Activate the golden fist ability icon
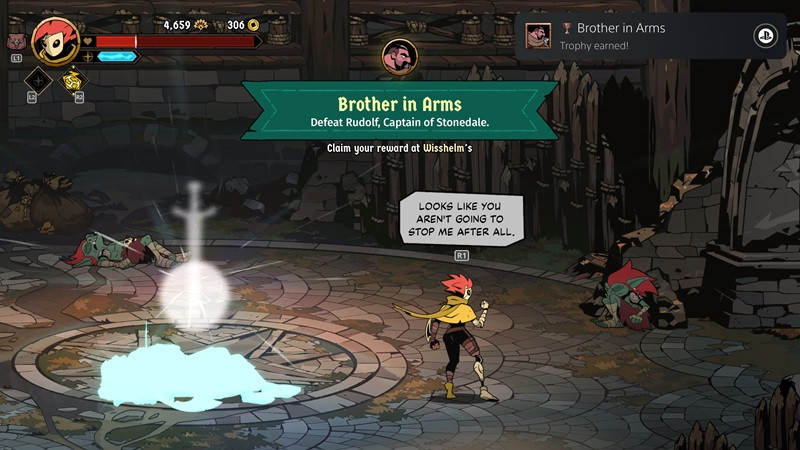800x450 pixels. tap(73, 80)
